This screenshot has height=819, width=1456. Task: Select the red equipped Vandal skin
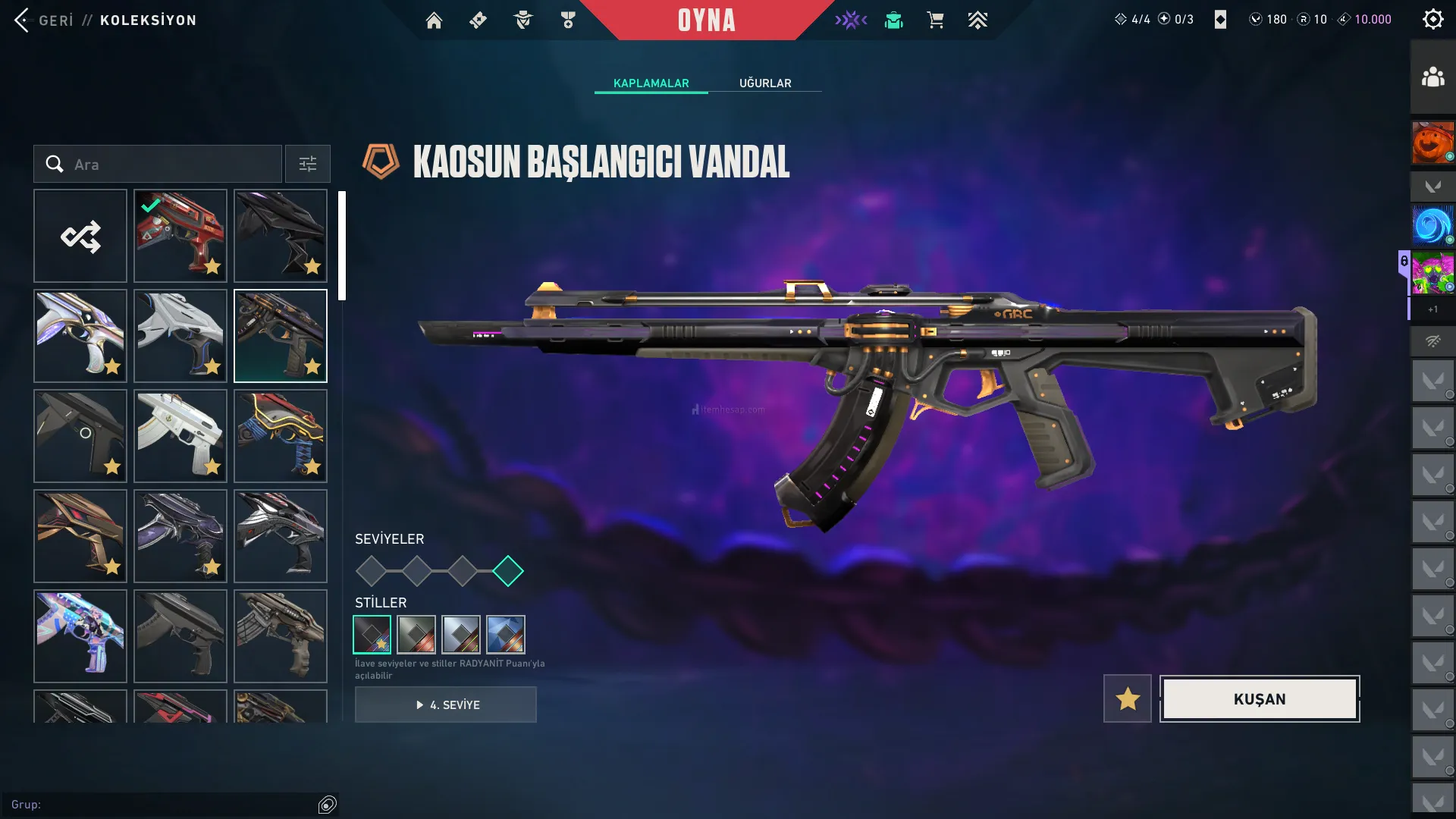coord(180,237)
